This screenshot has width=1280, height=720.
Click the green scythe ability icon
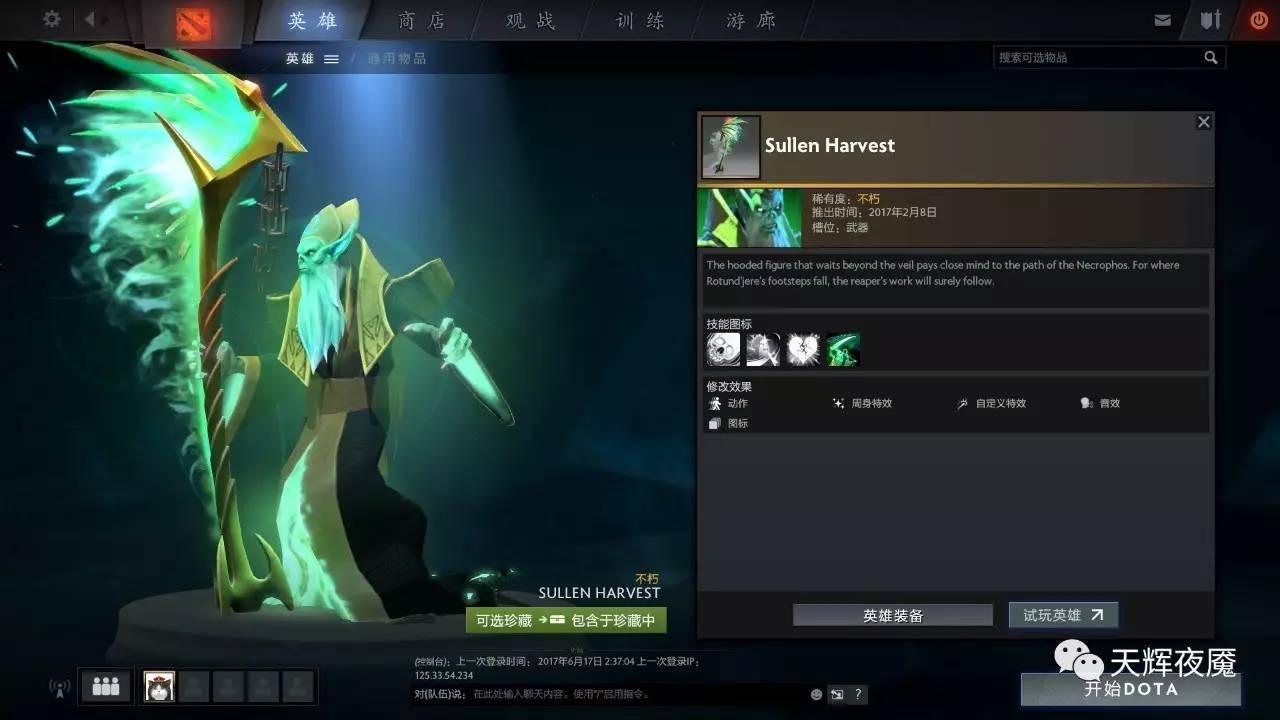[841, 348]
